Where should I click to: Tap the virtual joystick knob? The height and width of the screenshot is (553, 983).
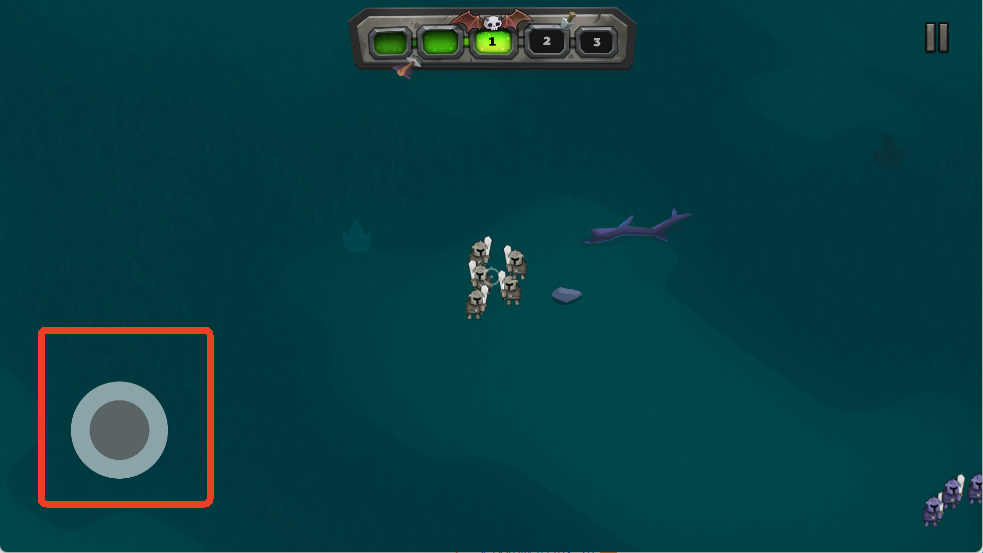[119, 430]
